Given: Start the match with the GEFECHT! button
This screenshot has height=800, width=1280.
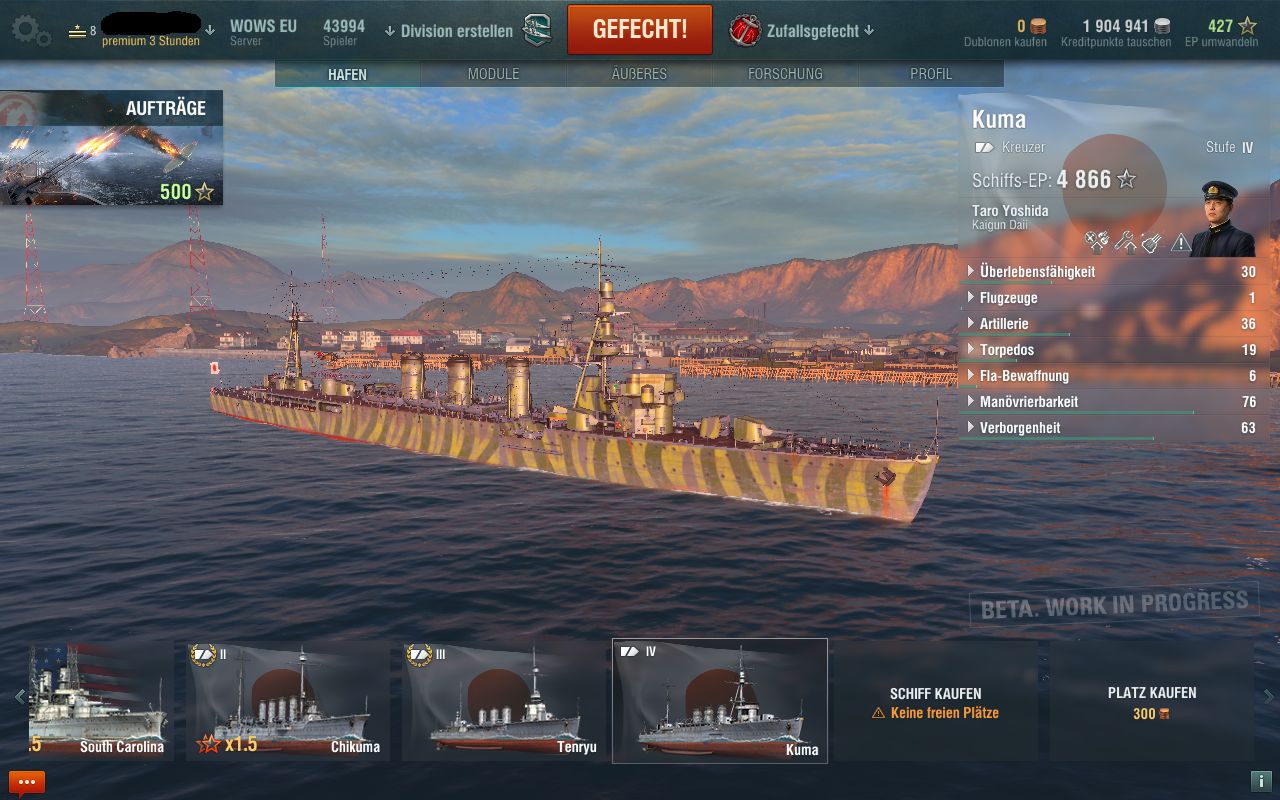Looking at the screenshot, I should (x=639, y=30).
